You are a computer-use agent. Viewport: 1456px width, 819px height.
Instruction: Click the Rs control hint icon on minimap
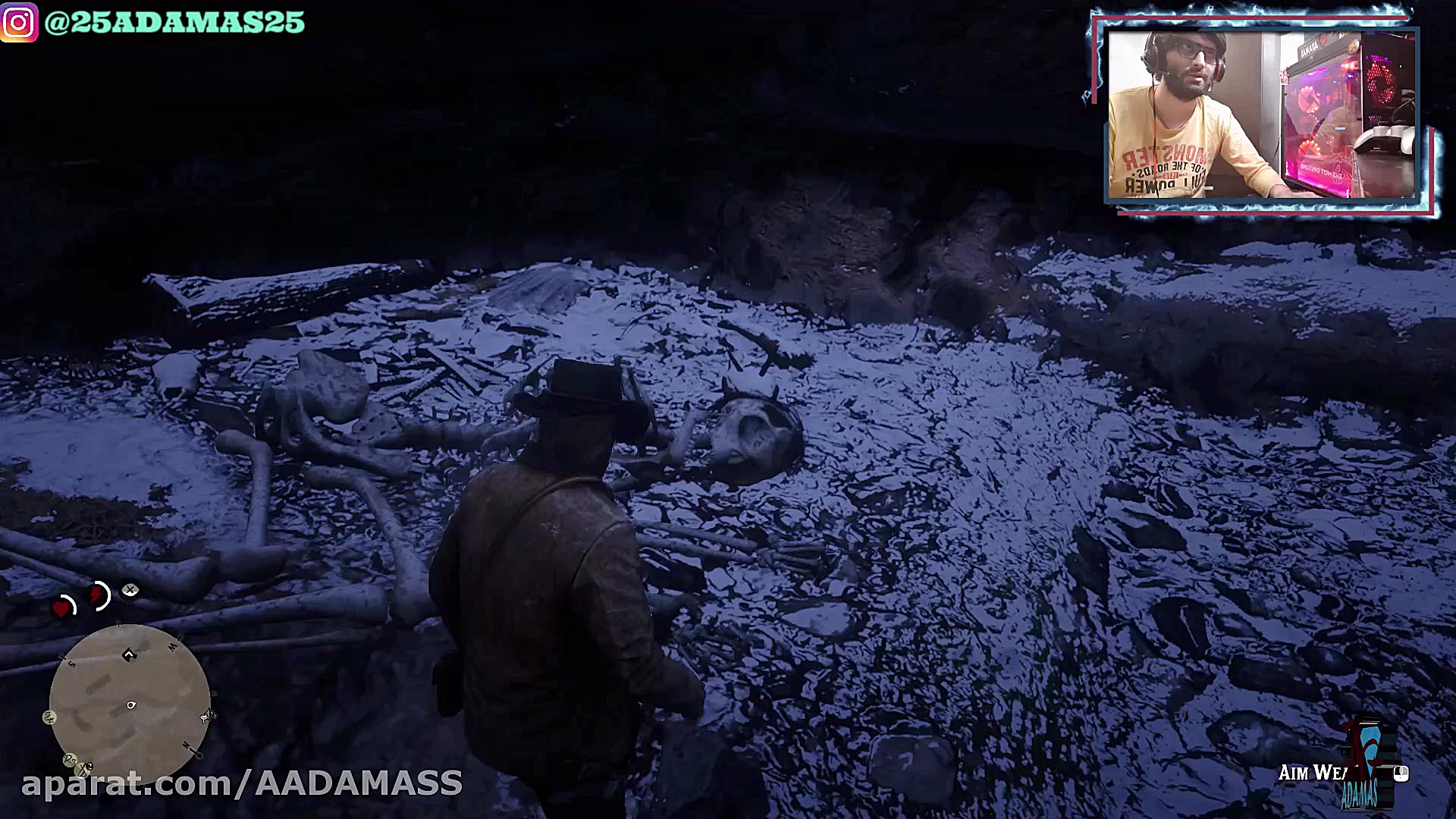tap(70, 759)
